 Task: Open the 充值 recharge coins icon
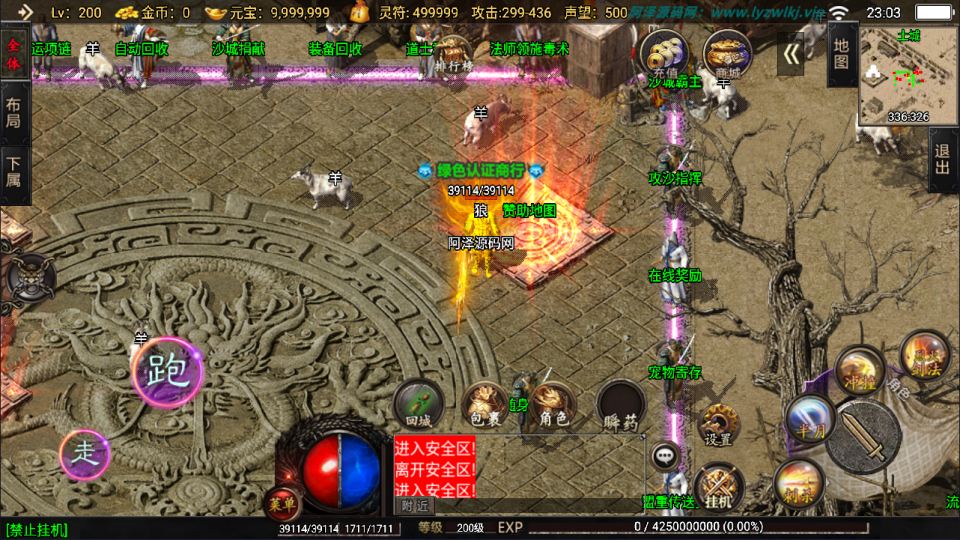click(x=667, y=52)
